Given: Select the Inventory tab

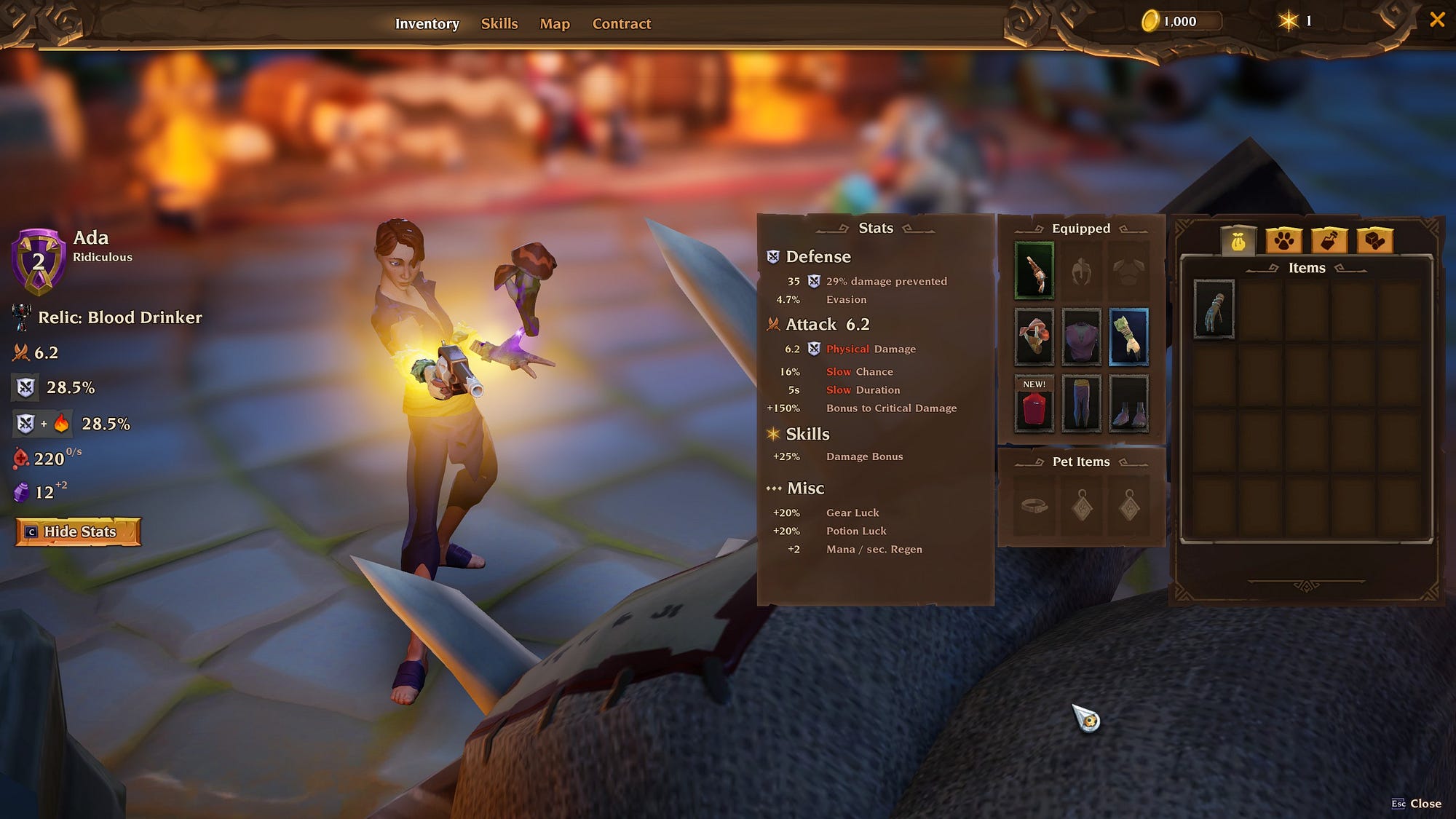Looking at the screenshot, I should point(427,23).
